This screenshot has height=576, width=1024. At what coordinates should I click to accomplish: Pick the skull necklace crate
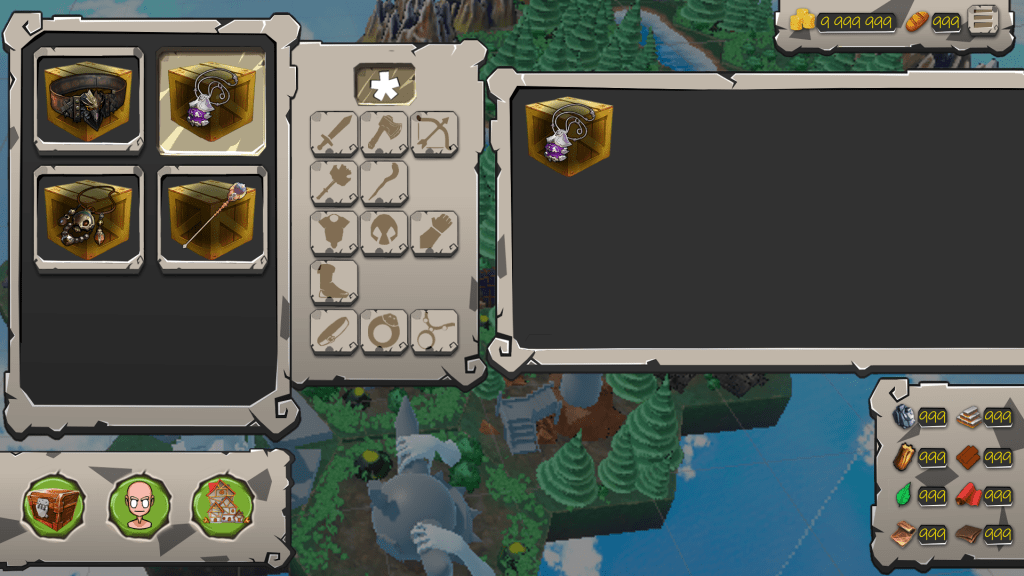tap(89, 219)
